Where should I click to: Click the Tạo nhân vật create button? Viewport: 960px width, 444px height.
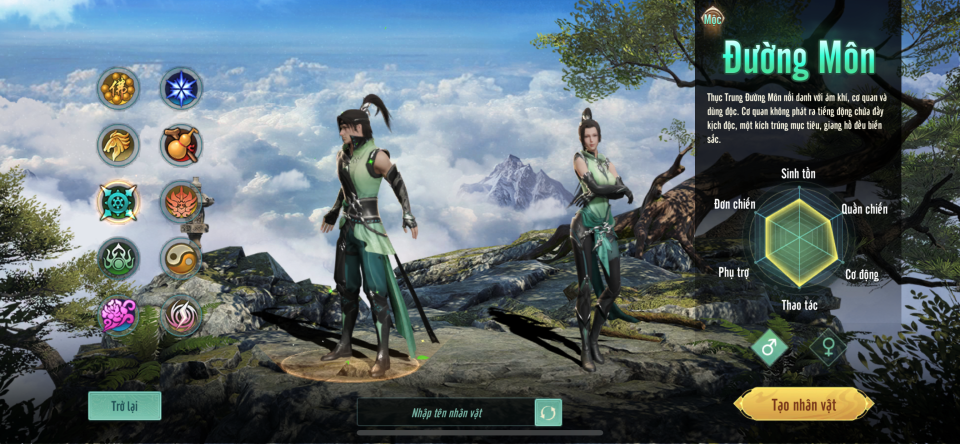pos(803,405)
